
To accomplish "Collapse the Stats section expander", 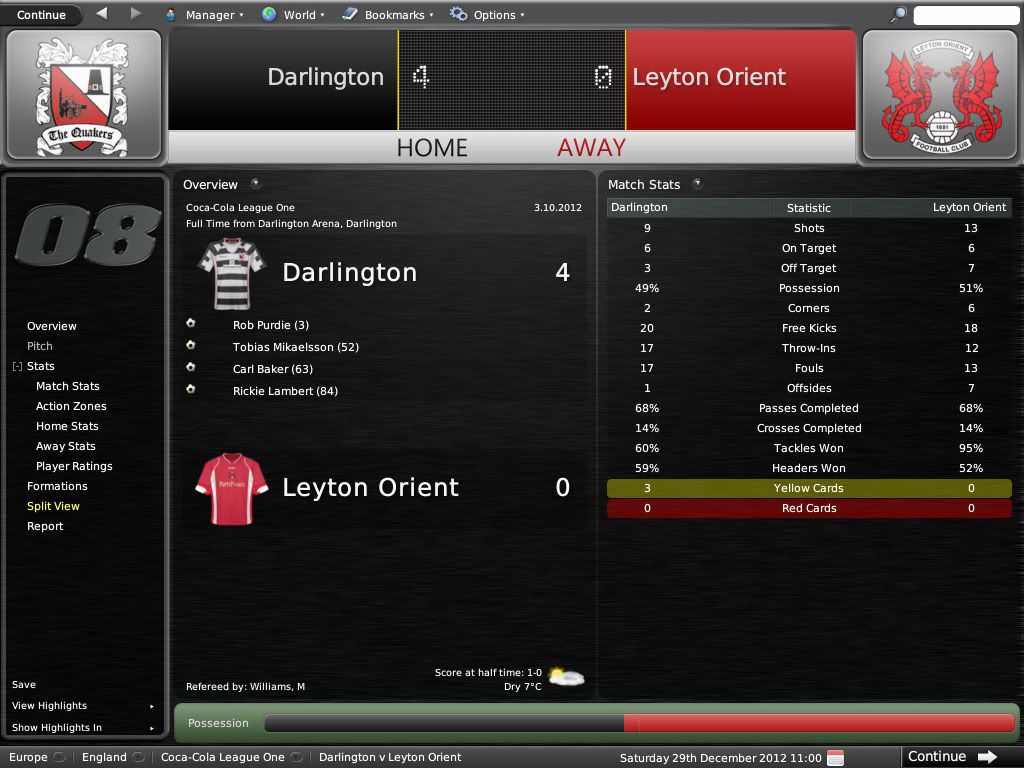I will [17, 367].
